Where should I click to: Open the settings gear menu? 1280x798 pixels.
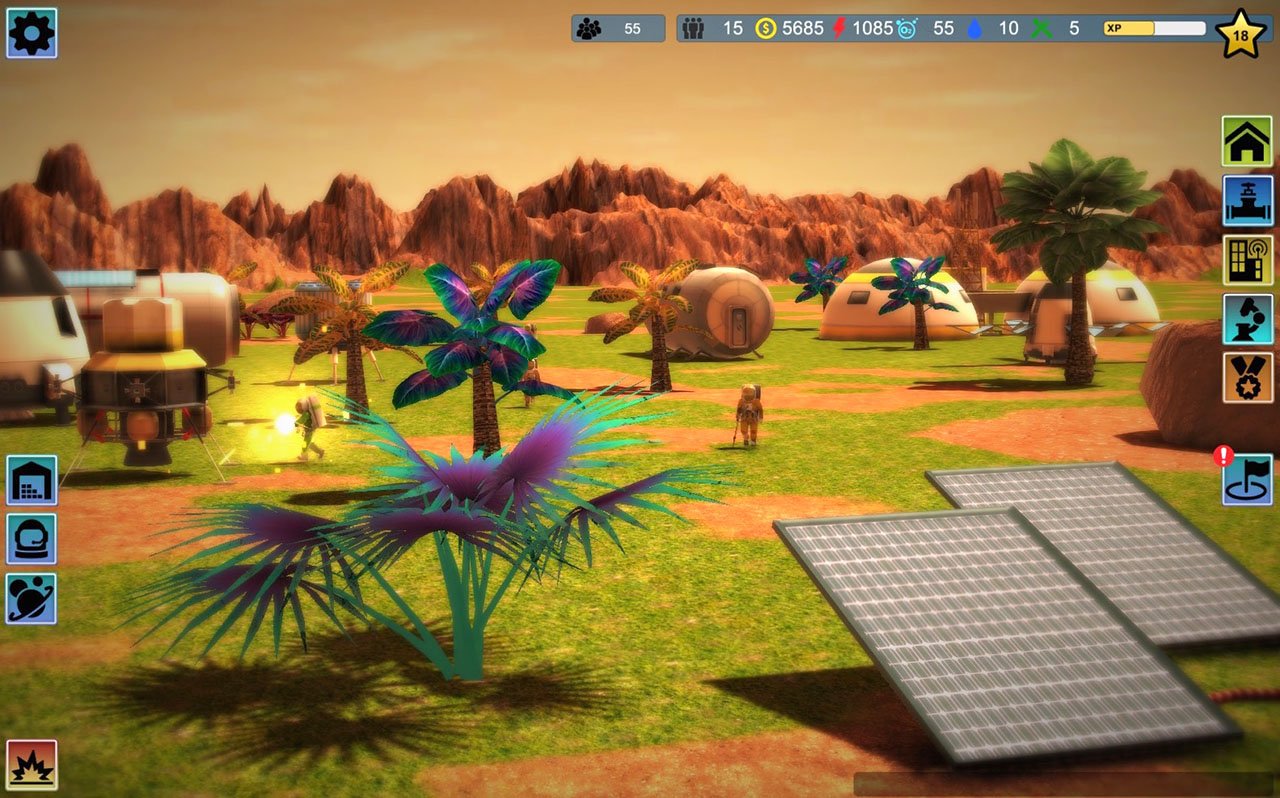click(x=31, y=31)
